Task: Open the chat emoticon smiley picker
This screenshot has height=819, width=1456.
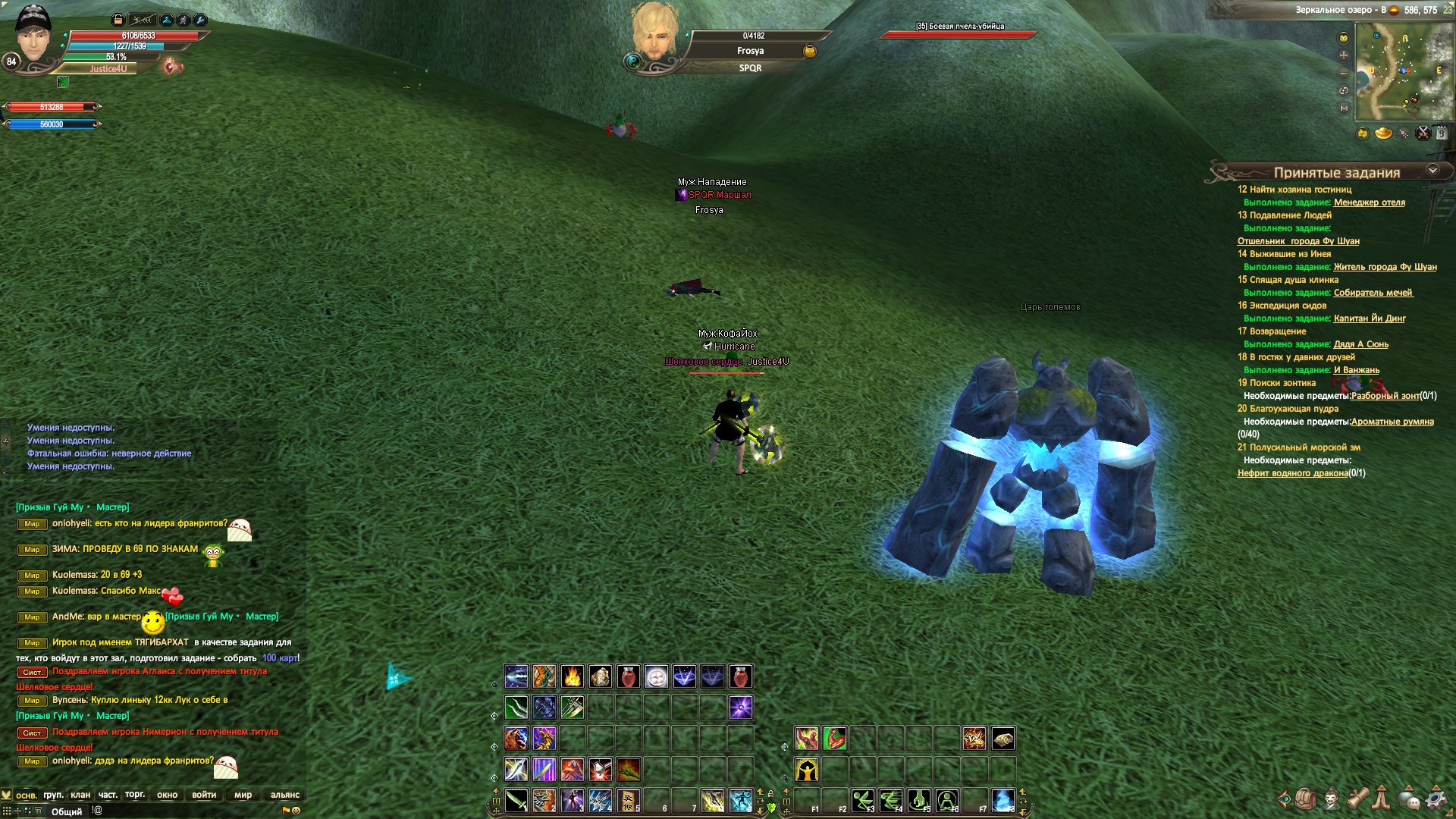Action: 297,811
